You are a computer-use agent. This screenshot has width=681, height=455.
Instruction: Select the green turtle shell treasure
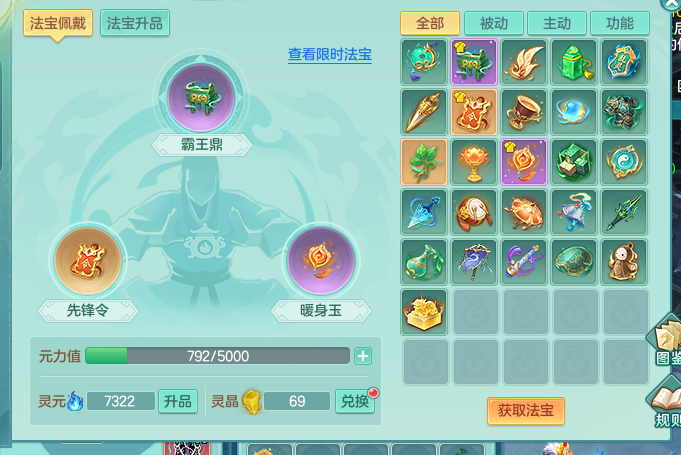point(574,262)
